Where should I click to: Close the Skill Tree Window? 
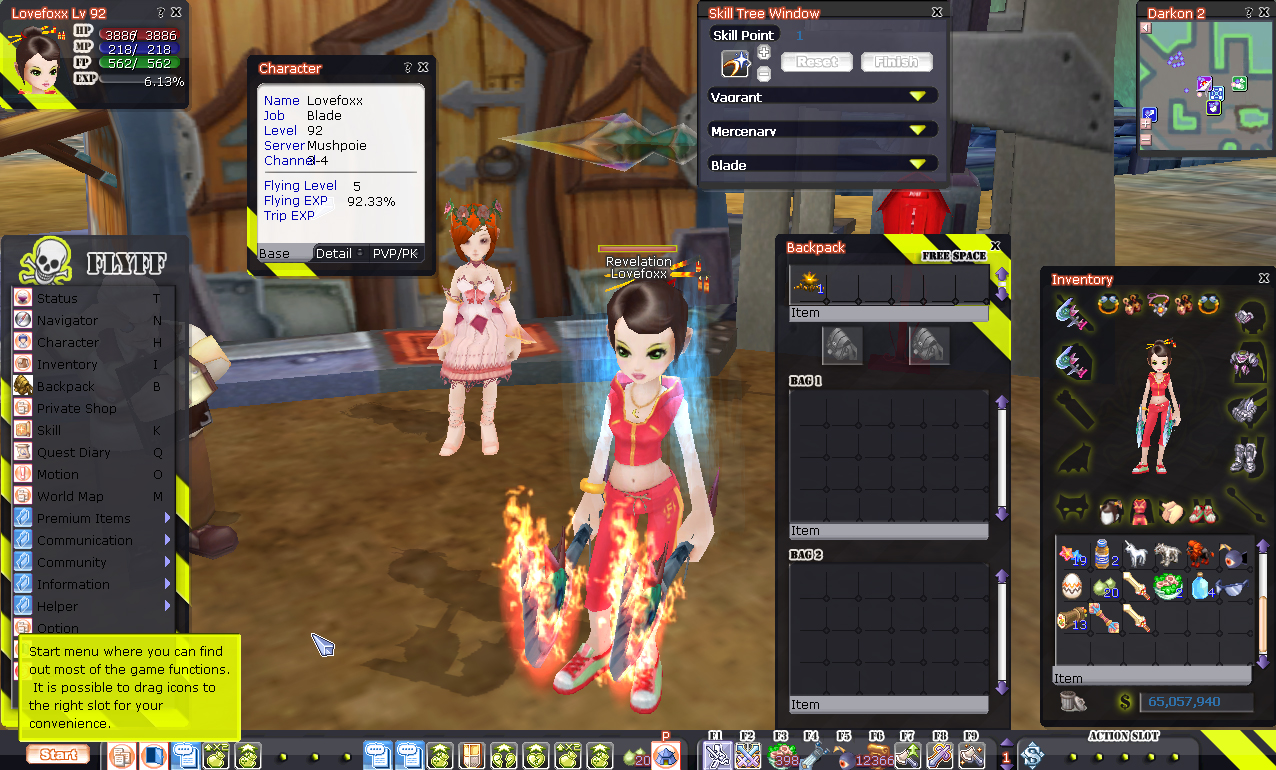click(937, 13)
